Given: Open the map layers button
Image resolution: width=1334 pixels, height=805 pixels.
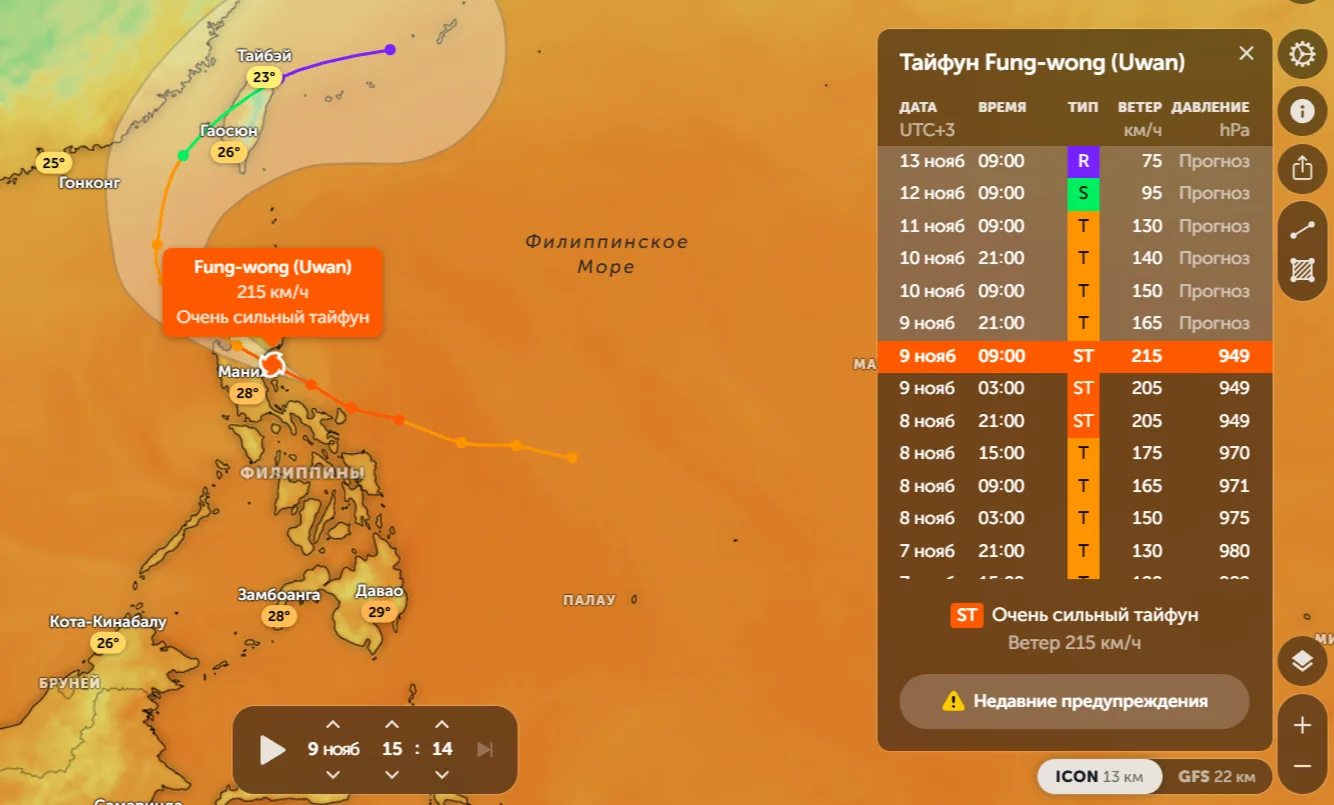Looking at the screenshot, I should (1302, 661).
